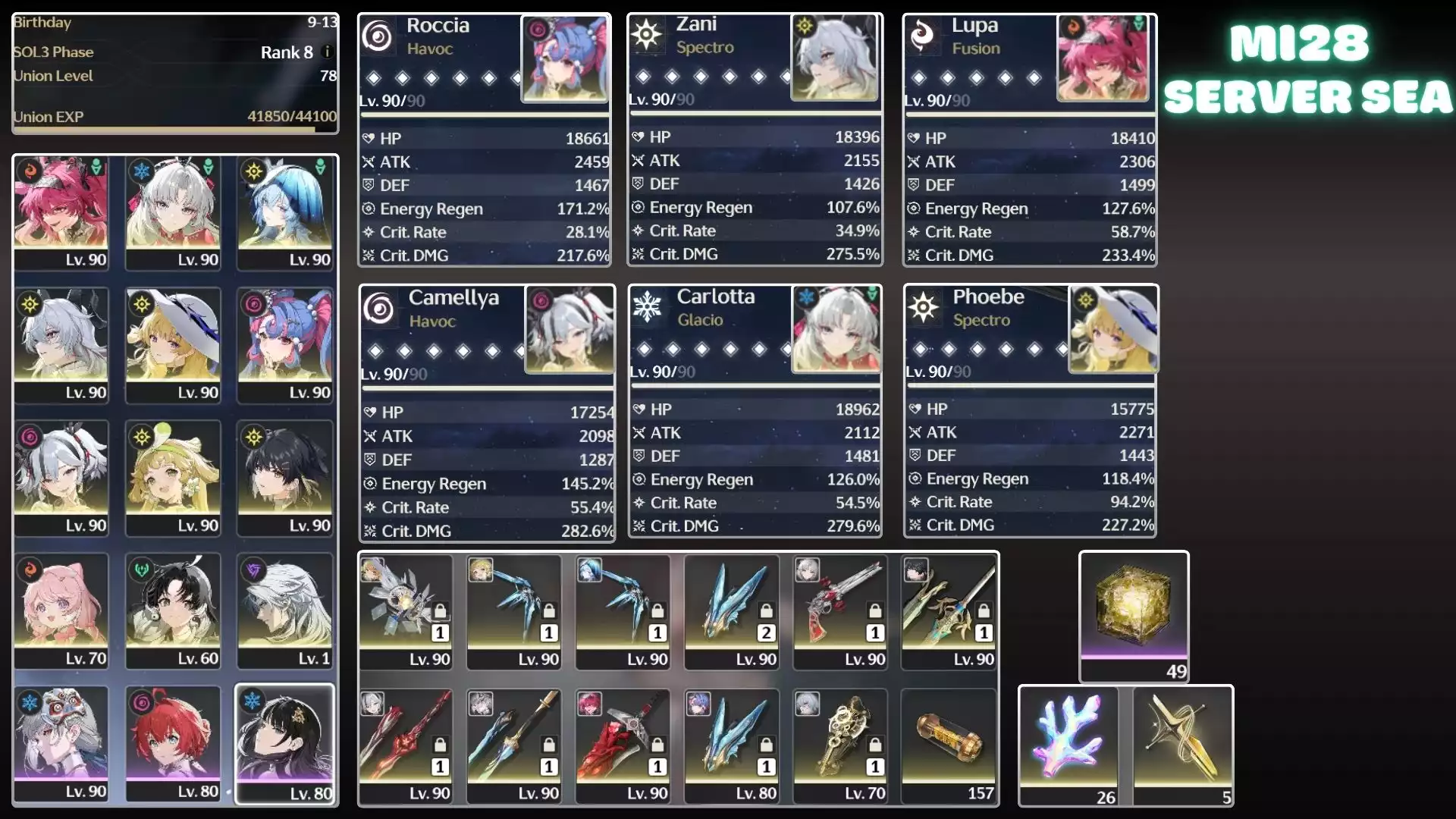Click Phoebe's Spectro element icon

click(x=922, y=307)
